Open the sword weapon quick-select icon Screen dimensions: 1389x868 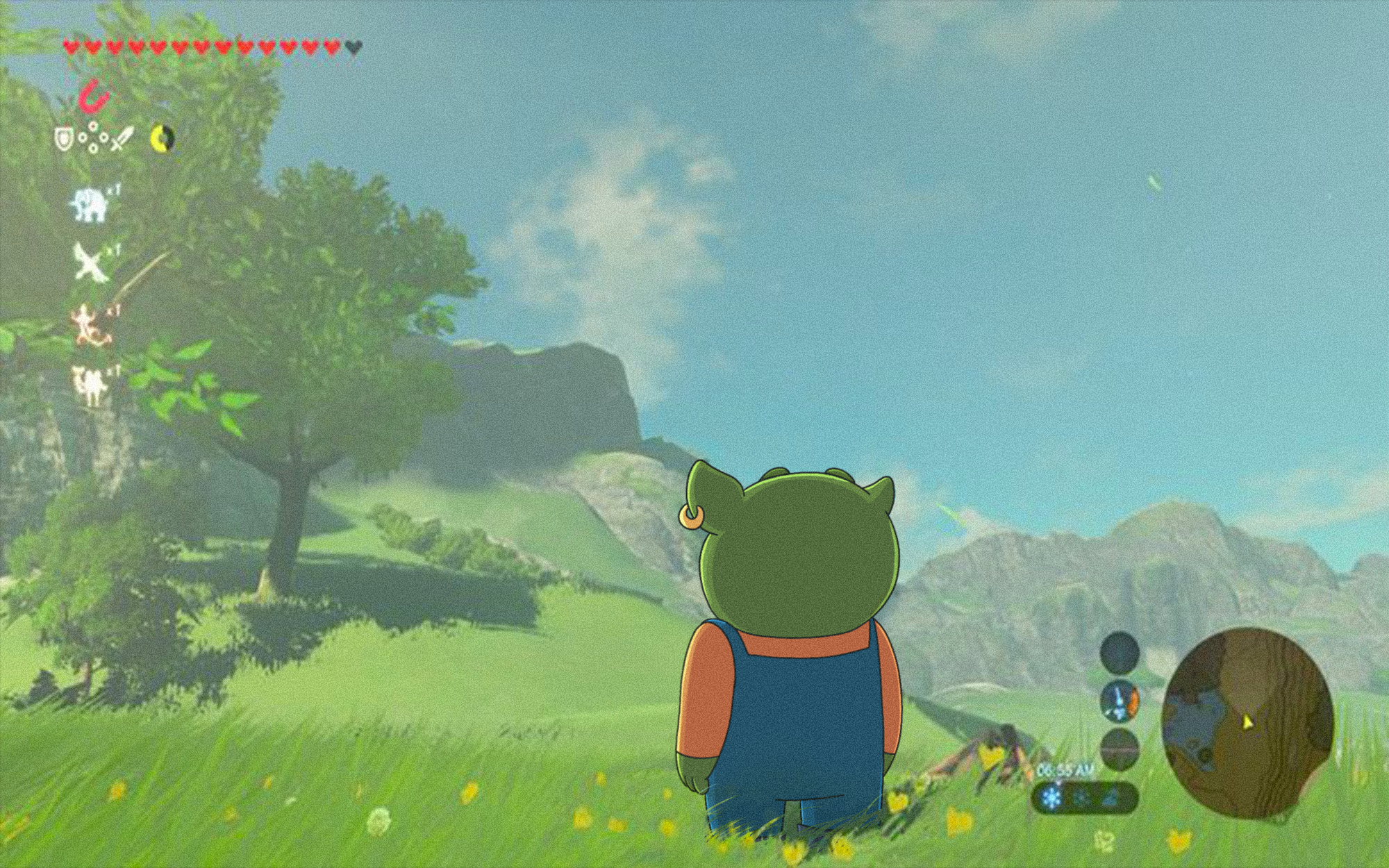(121, 140)
